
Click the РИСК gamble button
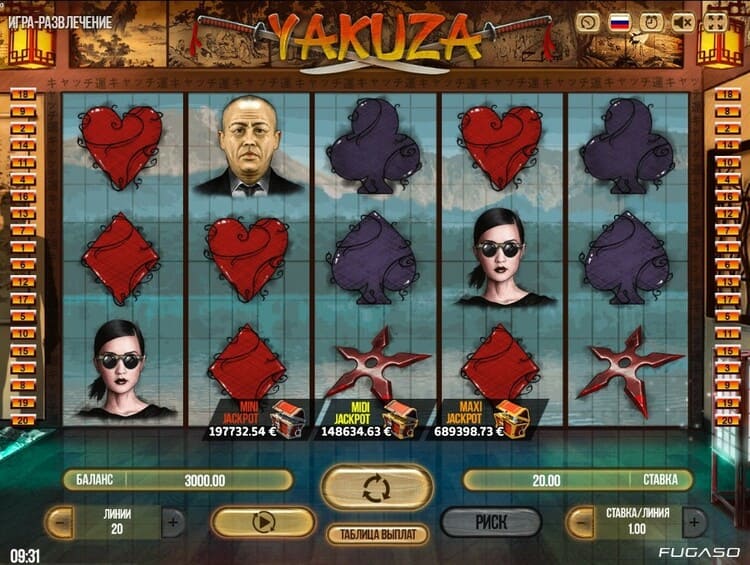pos(491,521)
